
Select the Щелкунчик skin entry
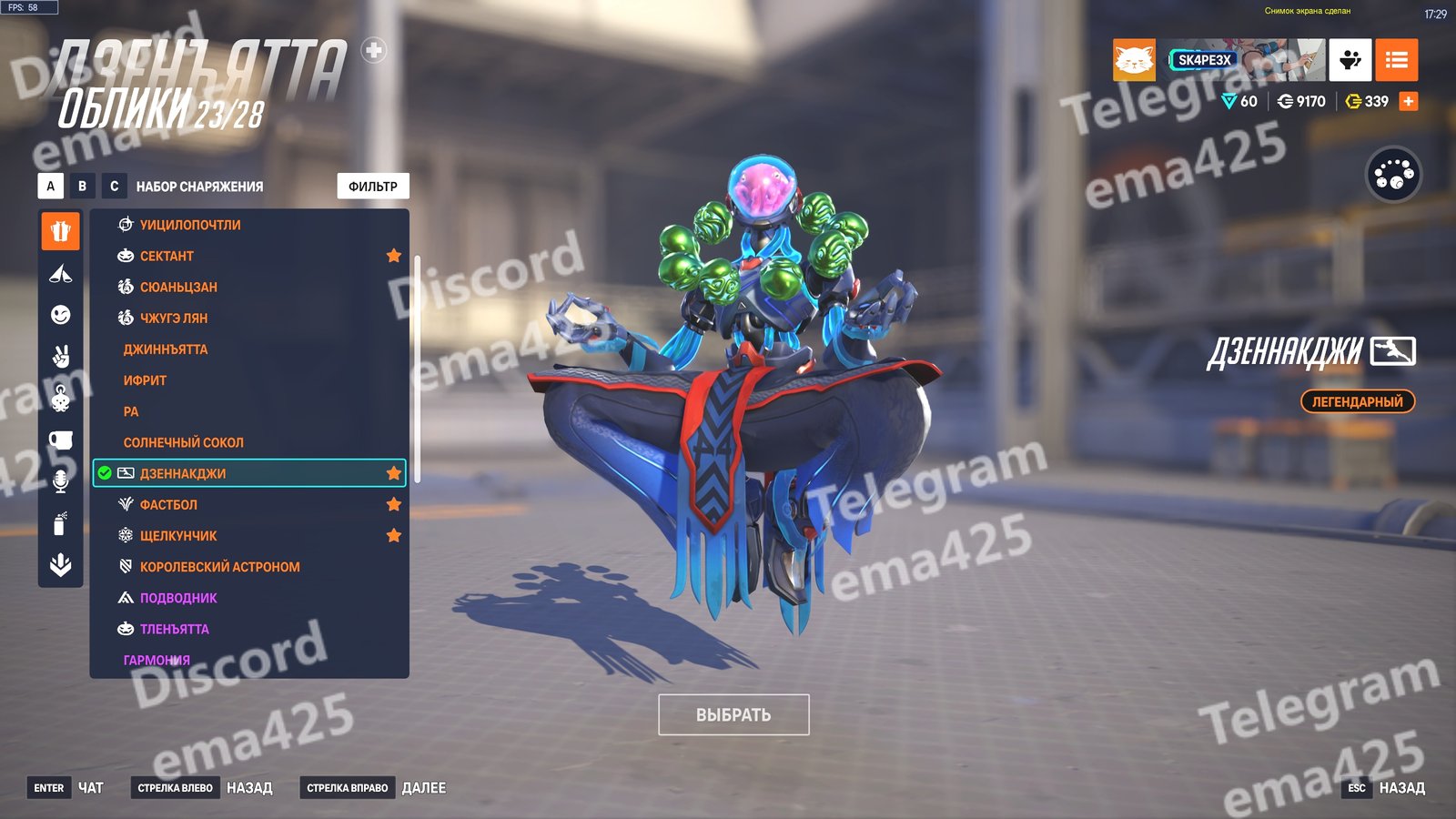point(178,536)
